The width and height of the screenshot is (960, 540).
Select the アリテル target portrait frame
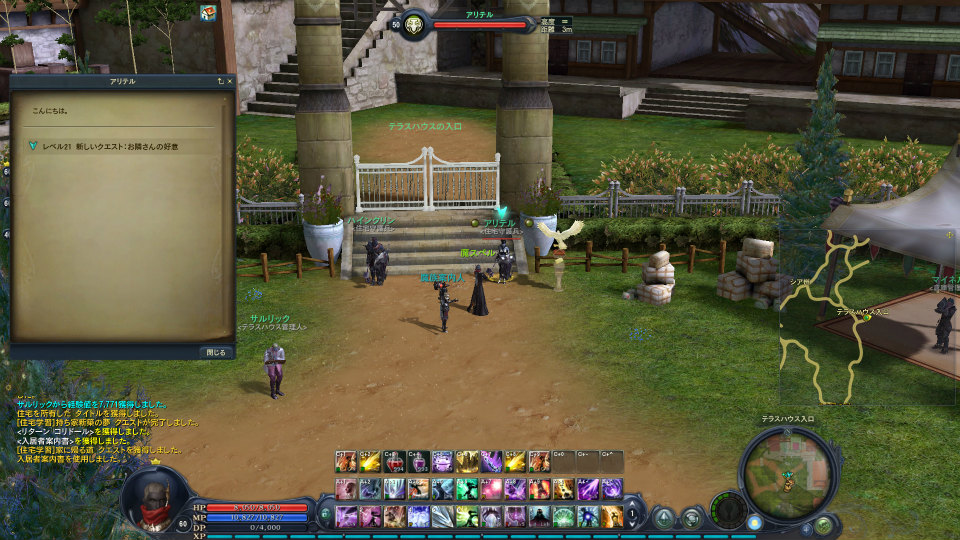415,23
